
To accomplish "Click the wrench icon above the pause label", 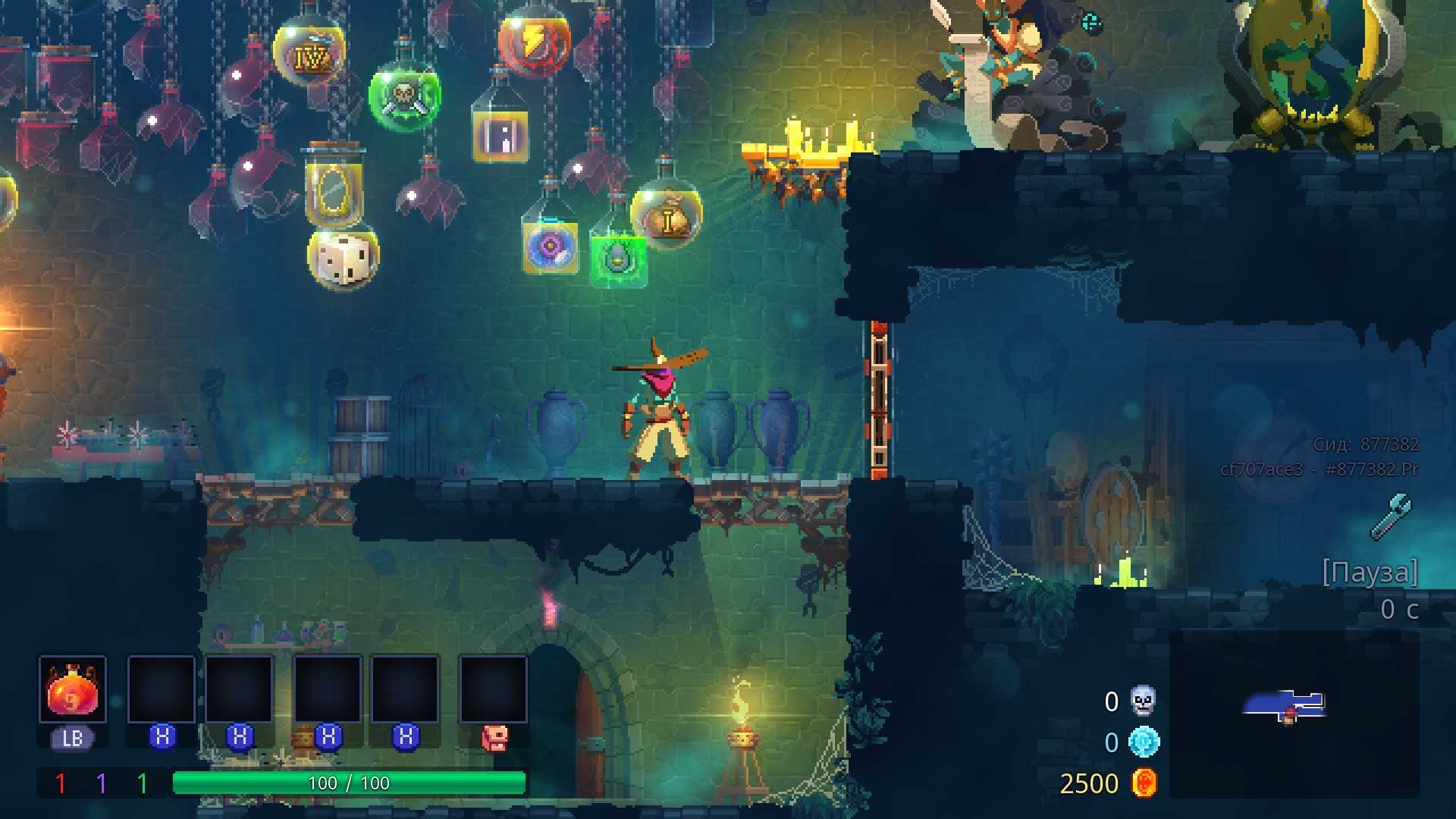I will [x=1391, y=516].
